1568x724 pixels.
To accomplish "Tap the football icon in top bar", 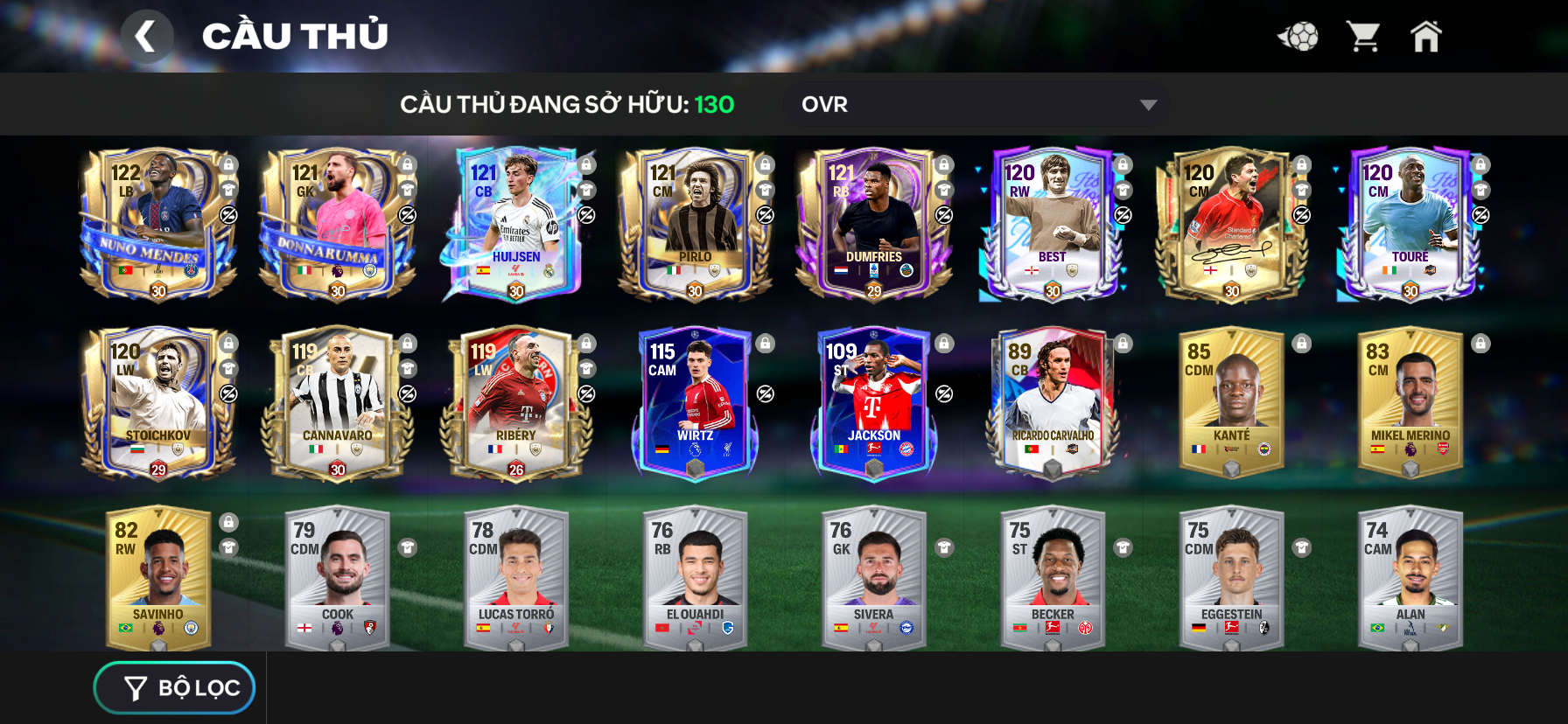I will click(1298, 37).
